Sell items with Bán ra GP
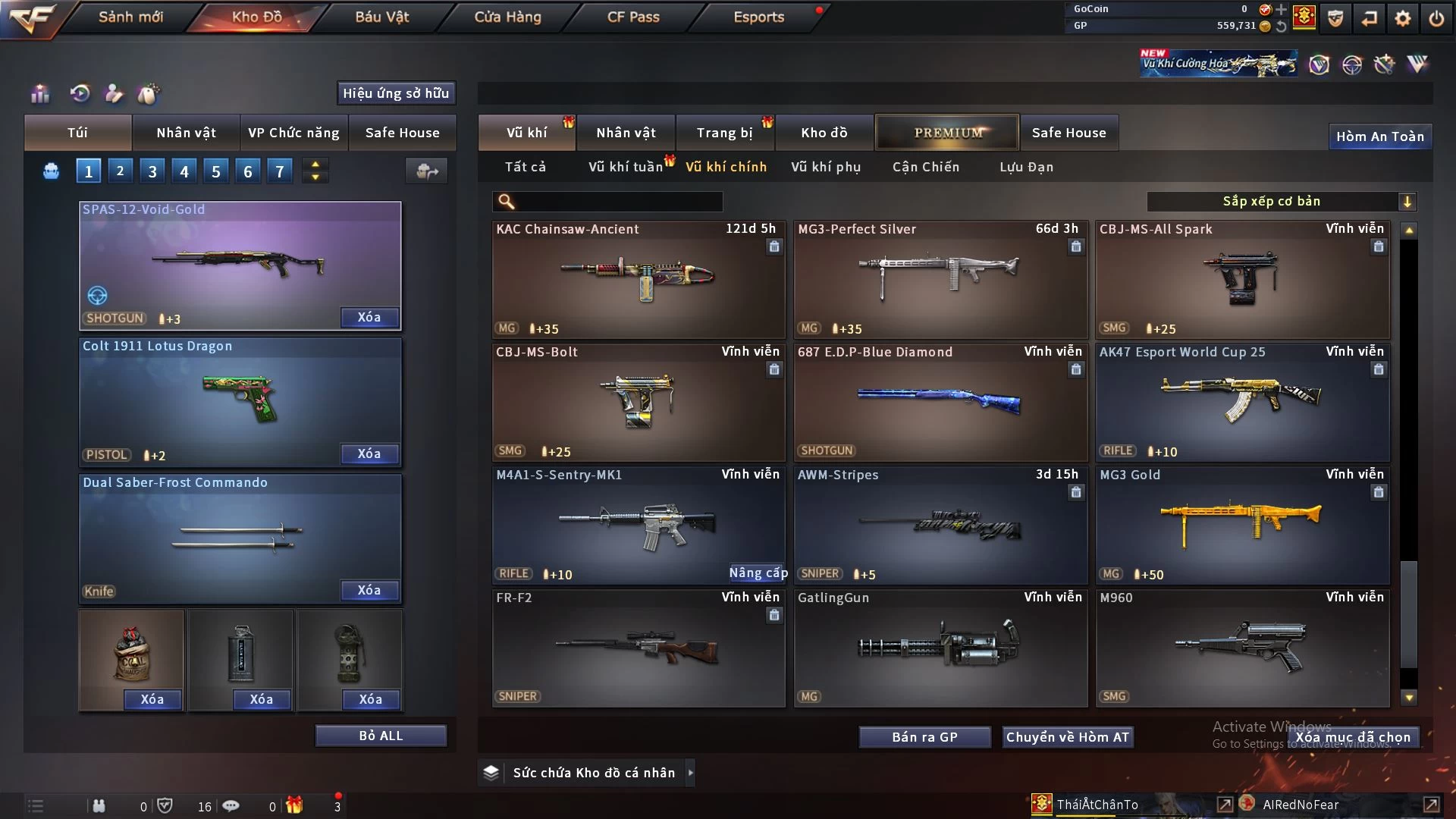This screenshot has height=819, width=1456. 924,737
